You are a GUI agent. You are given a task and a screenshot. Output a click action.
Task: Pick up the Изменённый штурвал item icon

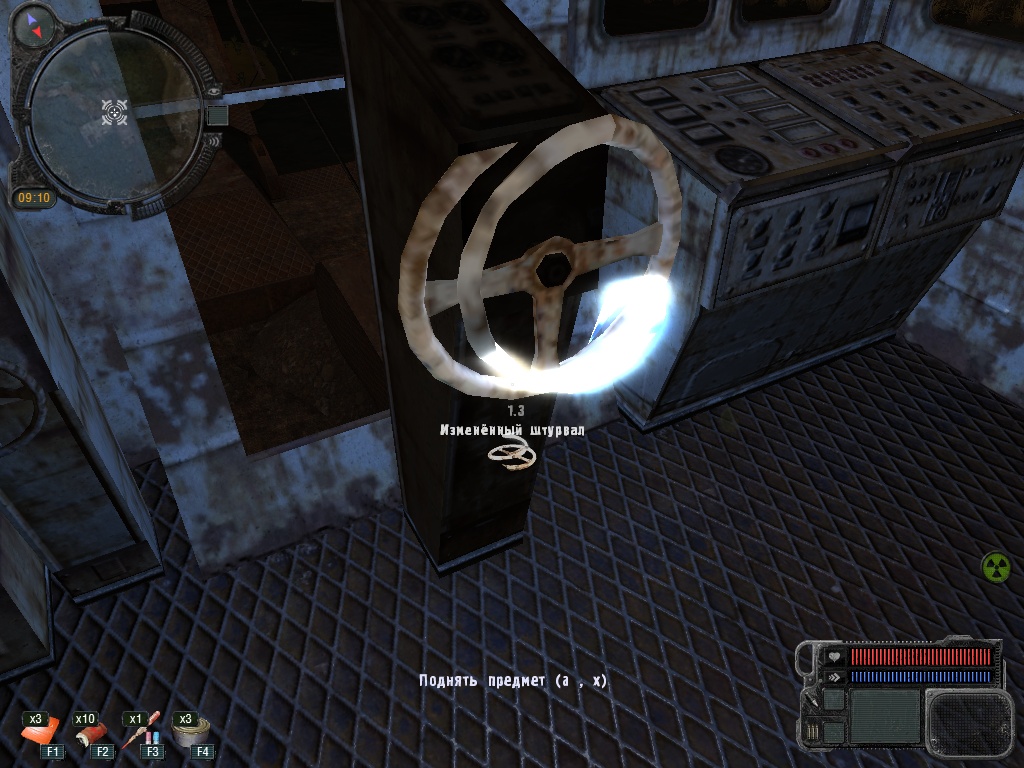coord(512,456)
